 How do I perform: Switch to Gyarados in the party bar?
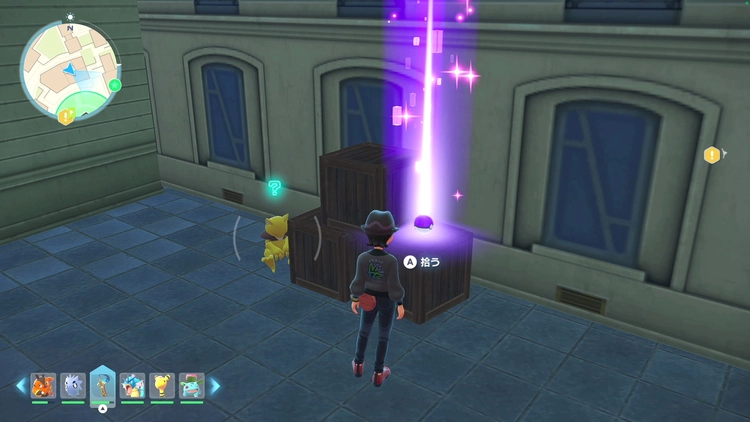tap(132, 385)
